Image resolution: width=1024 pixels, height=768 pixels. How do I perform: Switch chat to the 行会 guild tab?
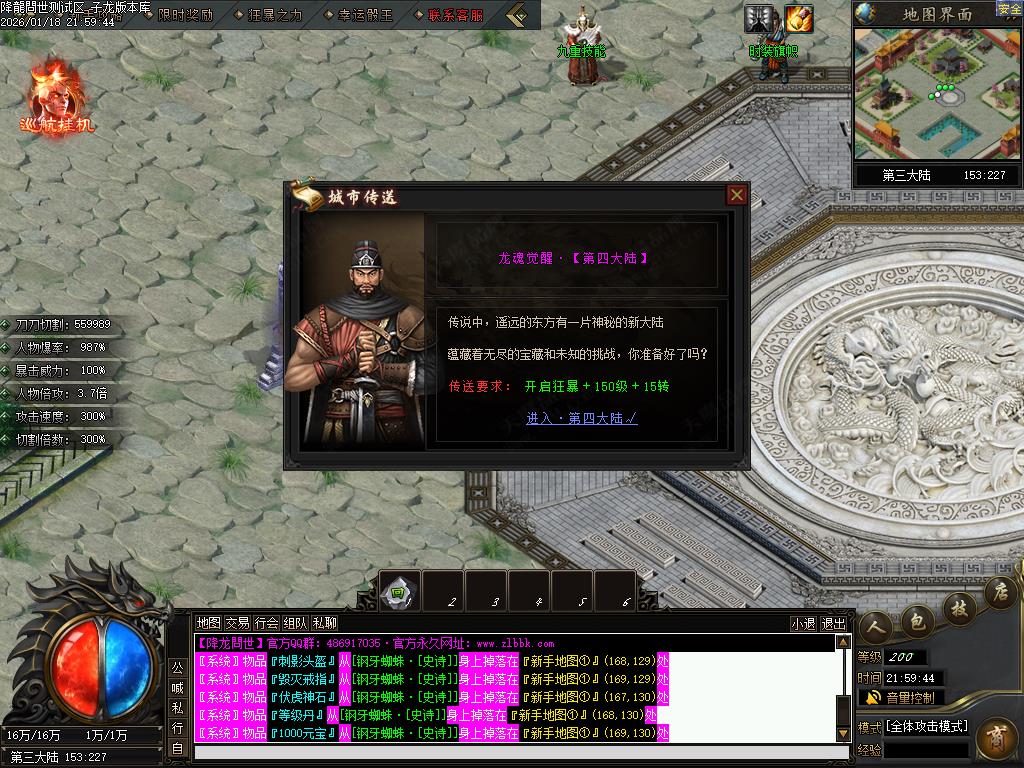coord(266,622)
